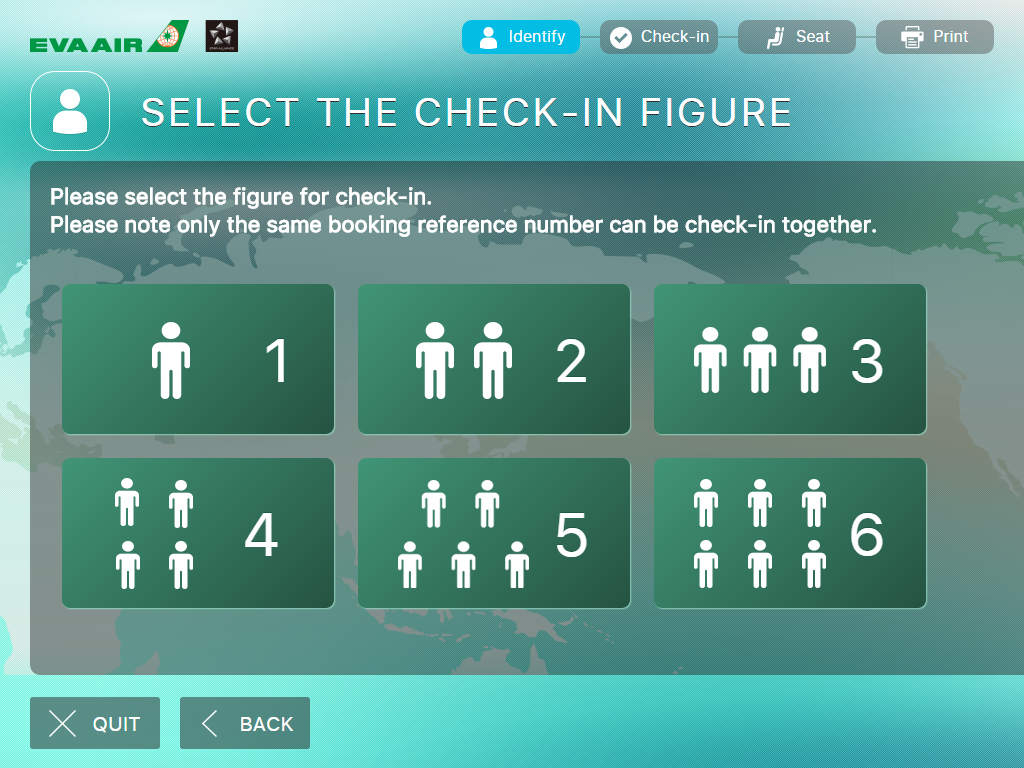
Task: Open the Check-in step
Action: coord(659,37)
